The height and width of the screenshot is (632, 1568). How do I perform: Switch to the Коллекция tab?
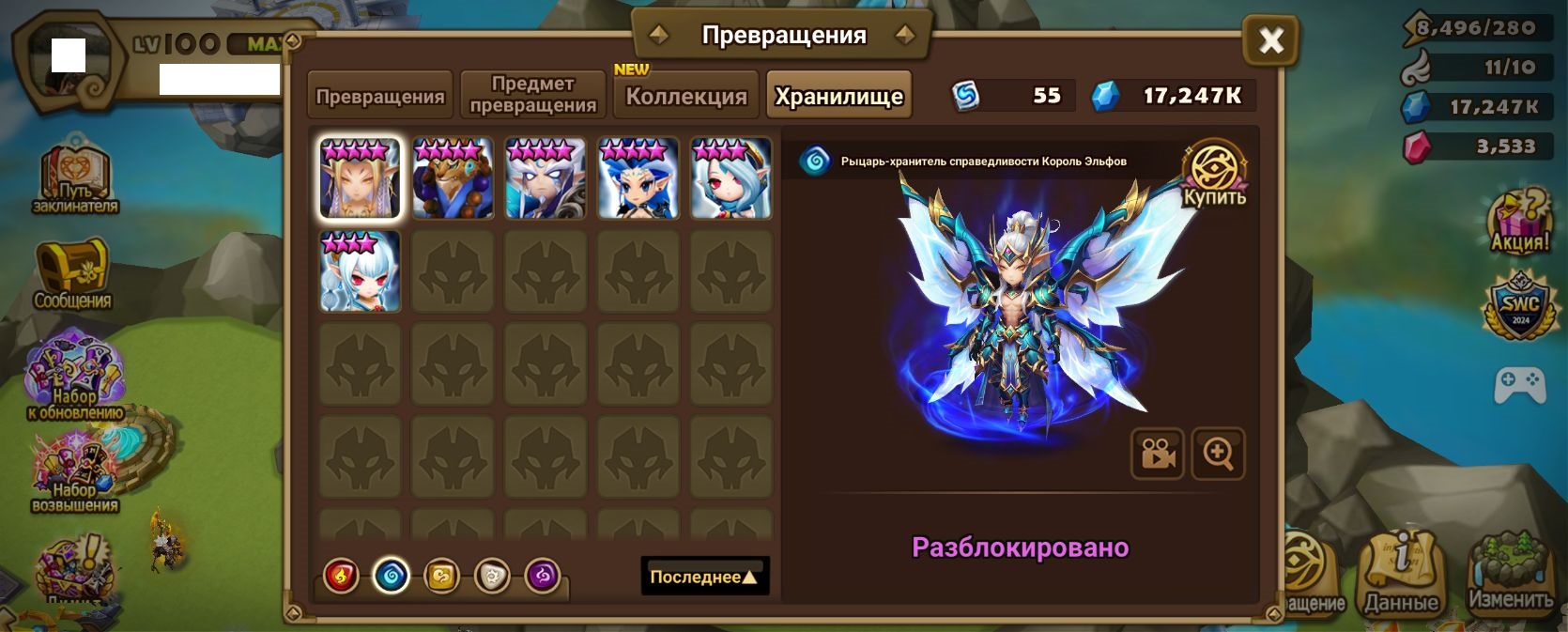click(x=686, y=96)
